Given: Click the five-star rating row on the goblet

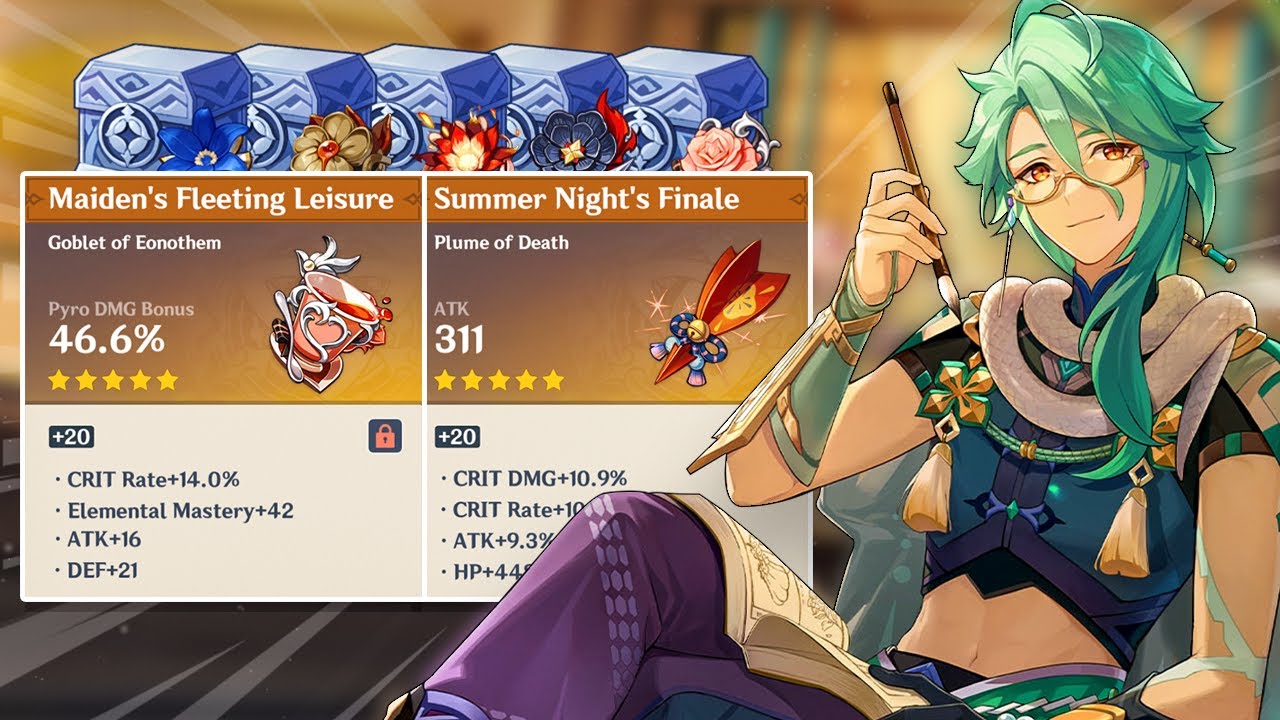Looking at the screenshot, I should [115, 381].
